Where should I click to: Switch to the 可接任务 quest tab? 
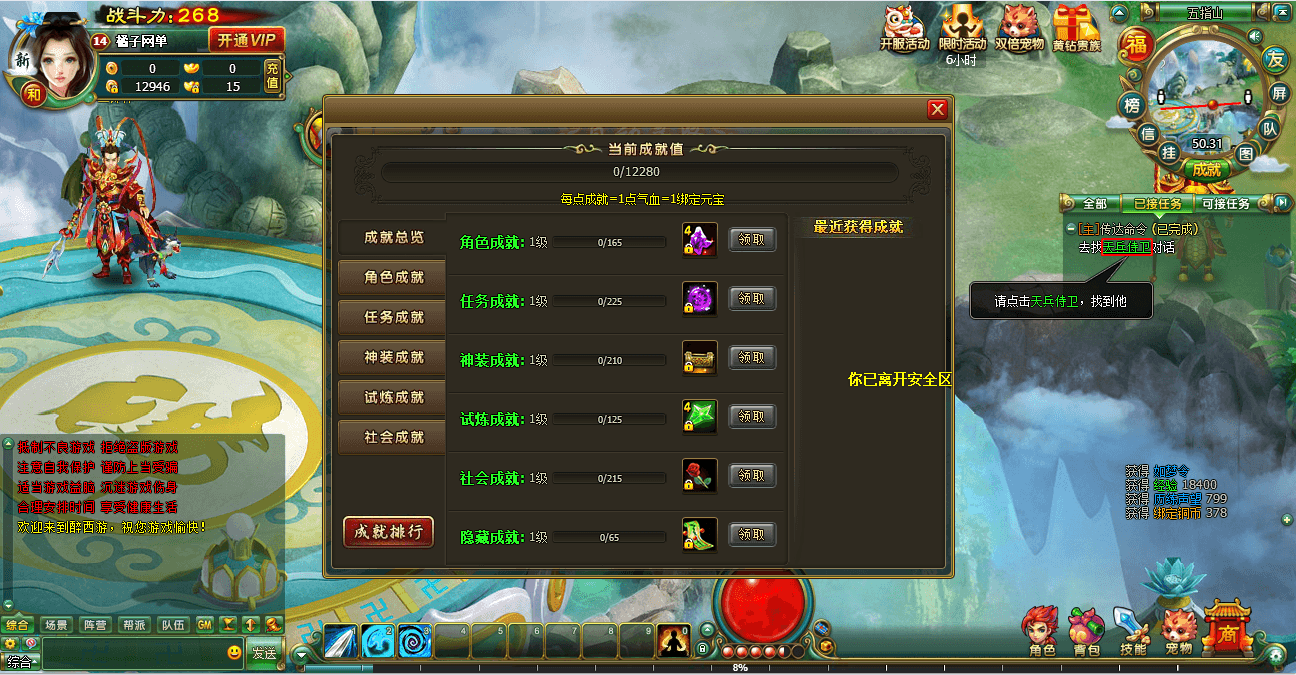click(1225, 204)
